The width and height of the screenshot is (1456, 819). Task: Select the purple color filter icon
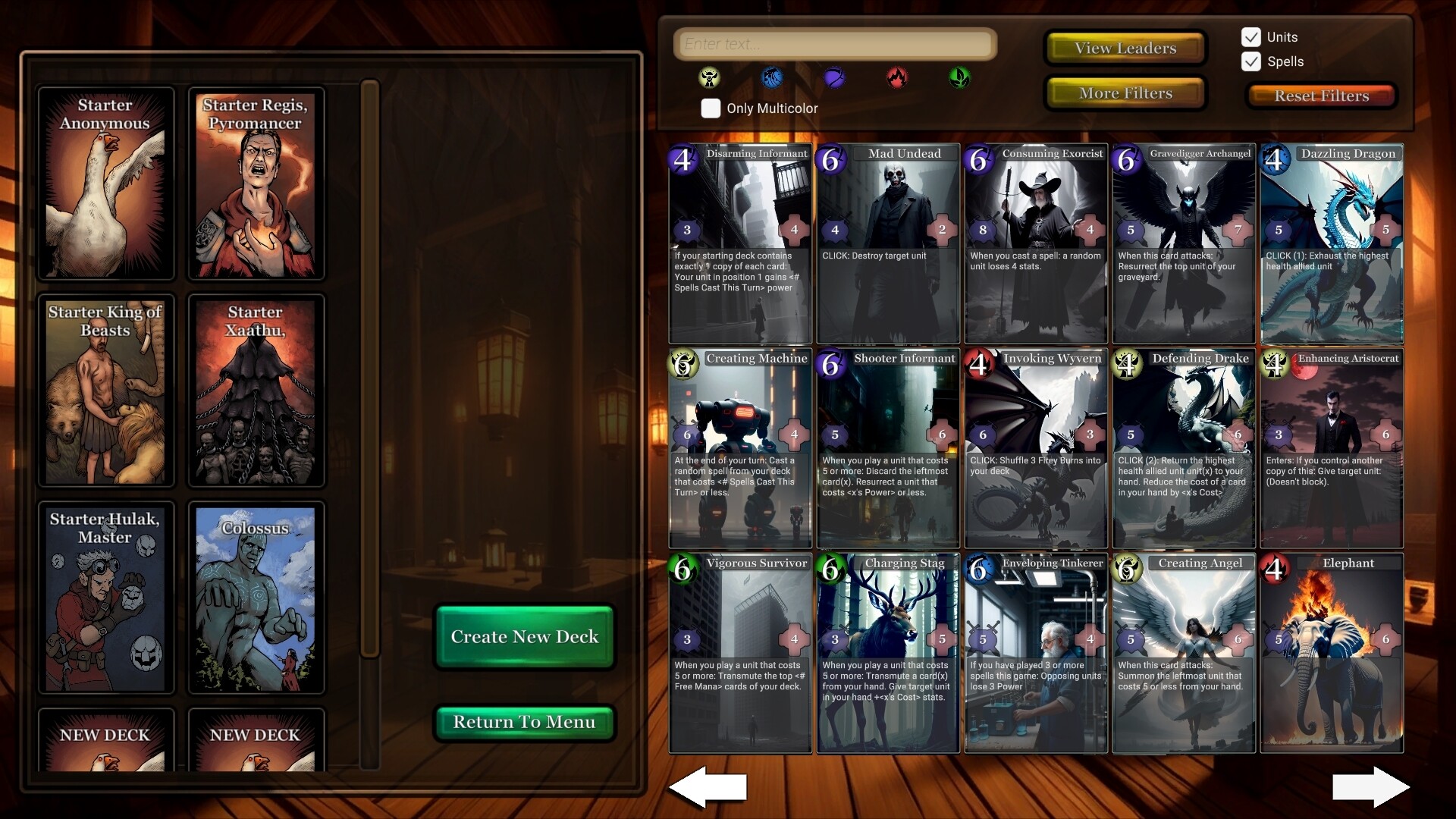[834, 78]
